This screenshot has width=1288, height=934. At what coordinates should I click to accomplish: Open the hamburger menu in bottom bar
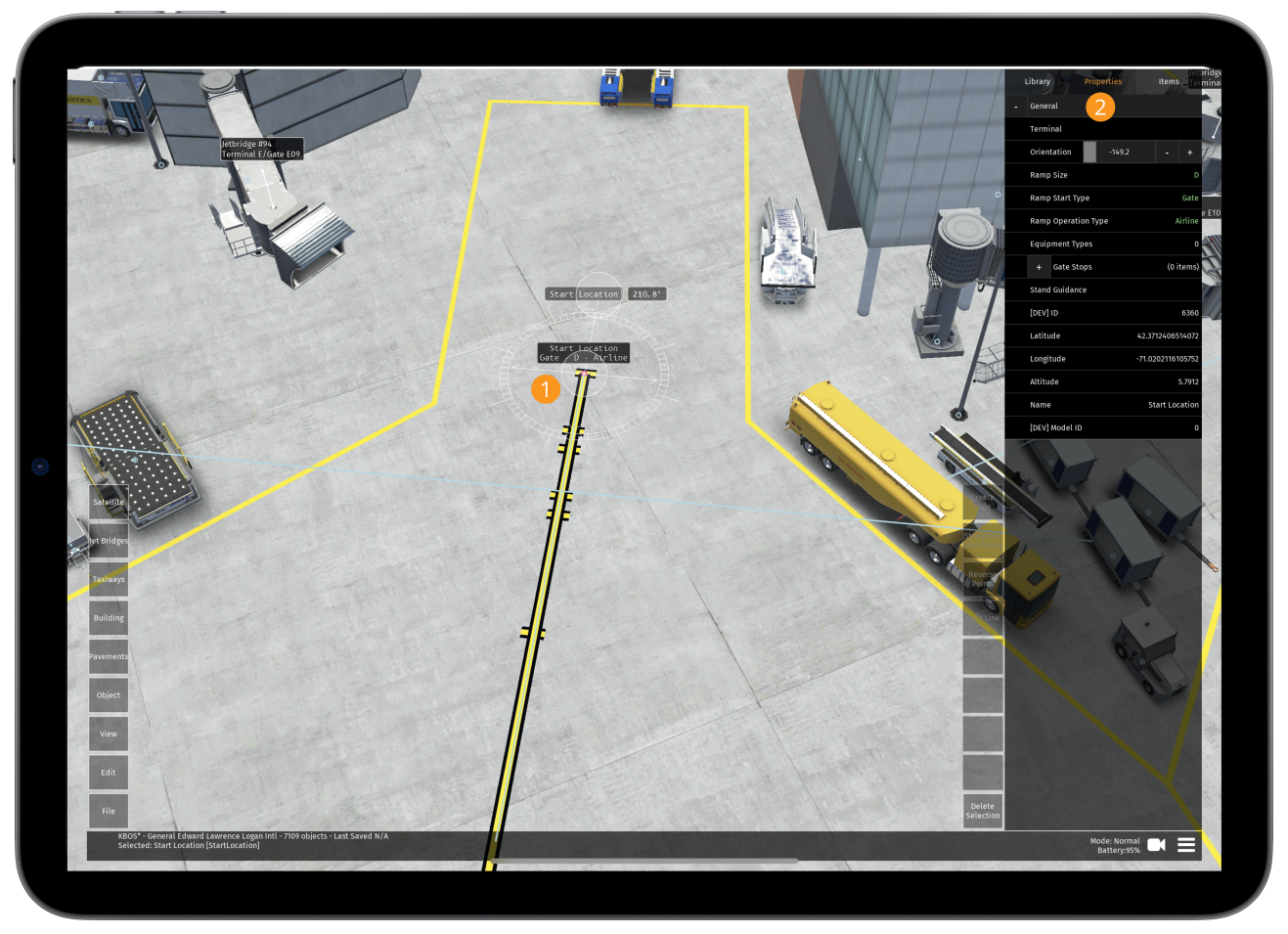(x=1185, y=844)
